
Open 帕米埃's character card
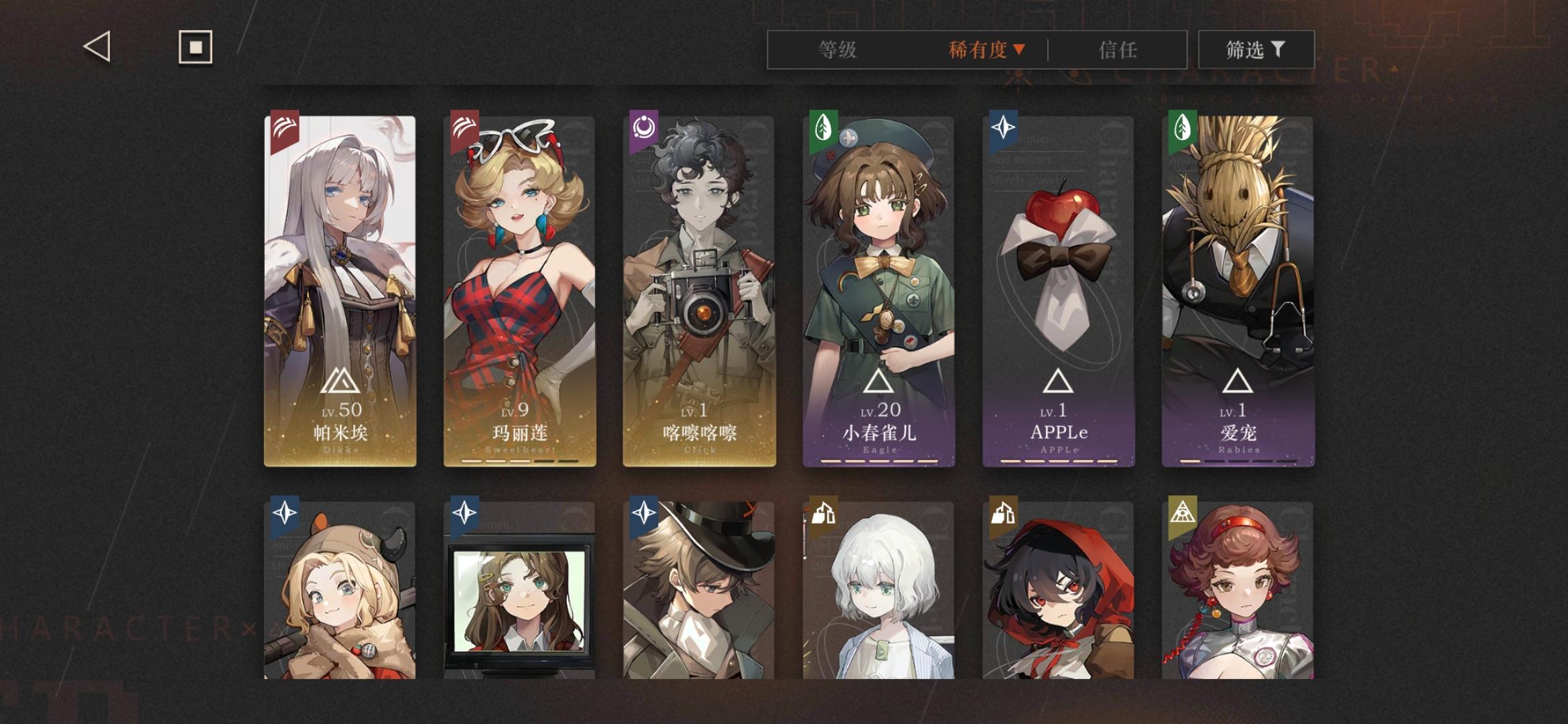[x=340, y=282]
